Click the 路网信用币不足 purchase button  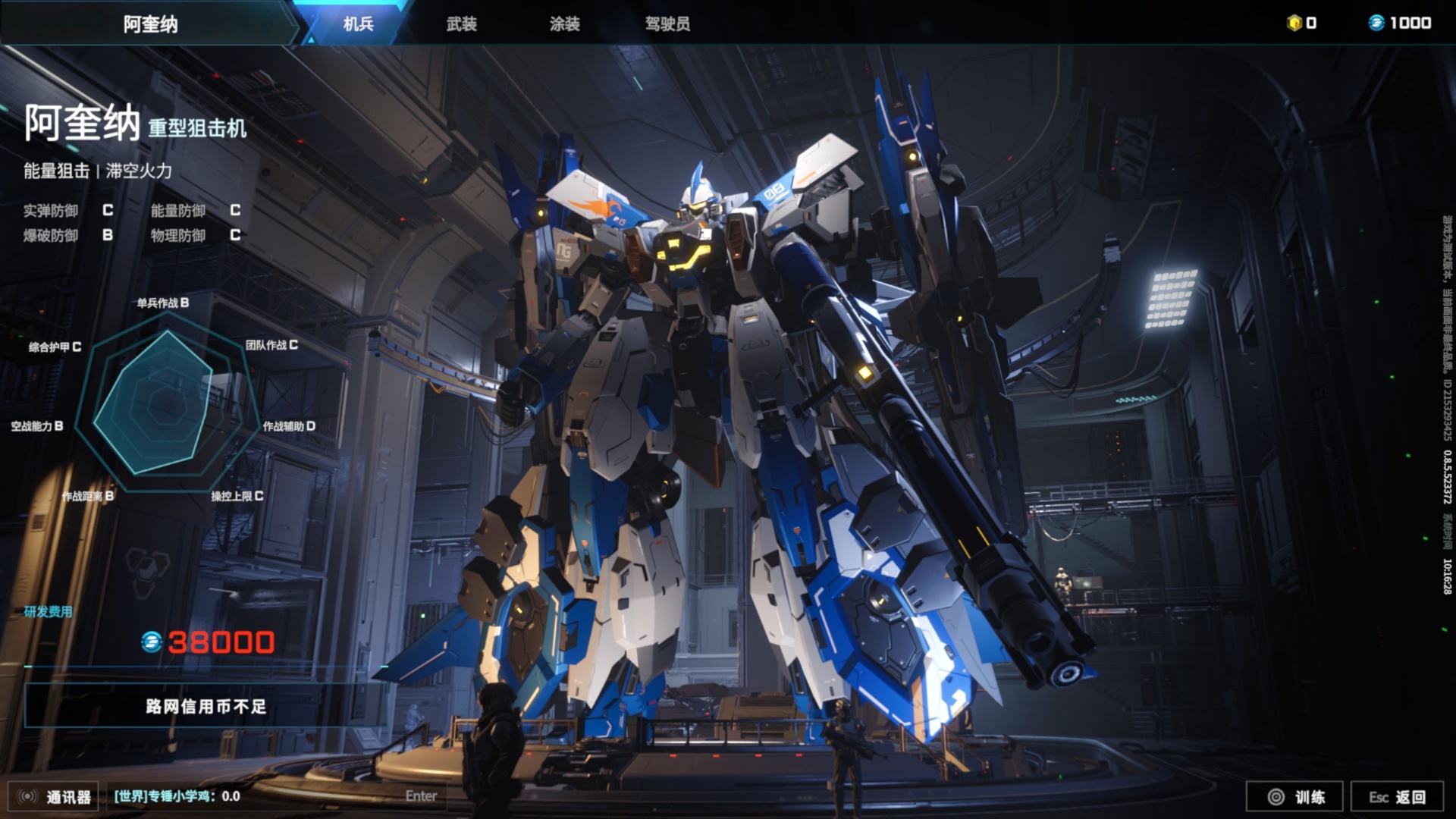coord(206,706)
